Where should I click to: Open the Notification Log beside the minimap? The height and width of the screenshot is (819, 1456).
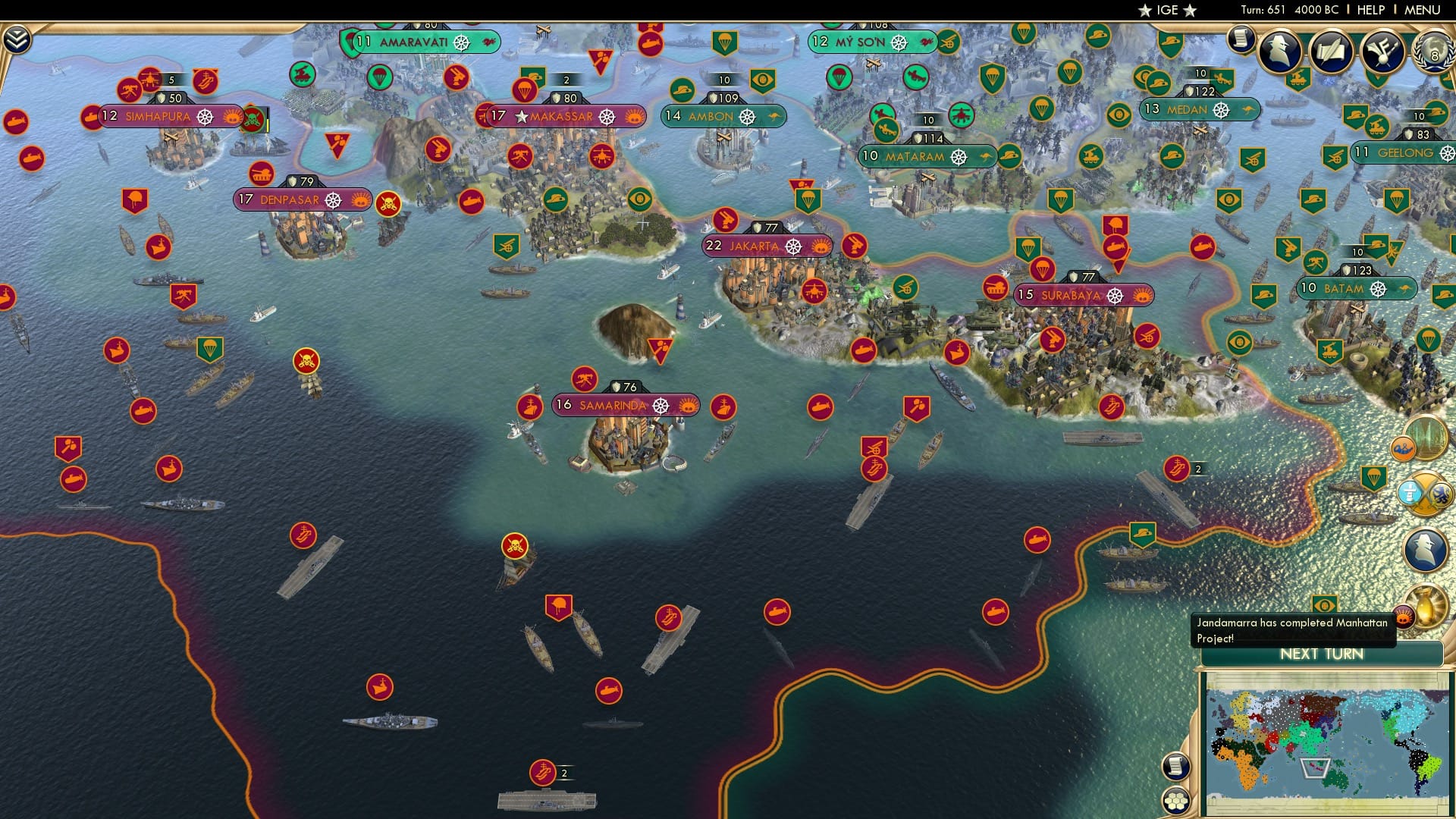(x=1175, y=766)
